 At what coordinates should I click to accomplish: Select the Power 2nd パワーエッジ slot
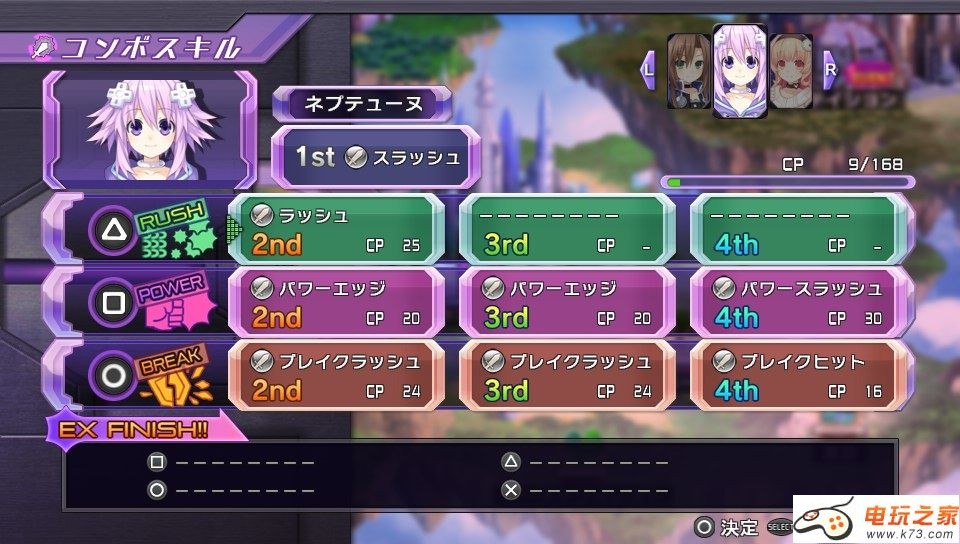click(336, 303)
